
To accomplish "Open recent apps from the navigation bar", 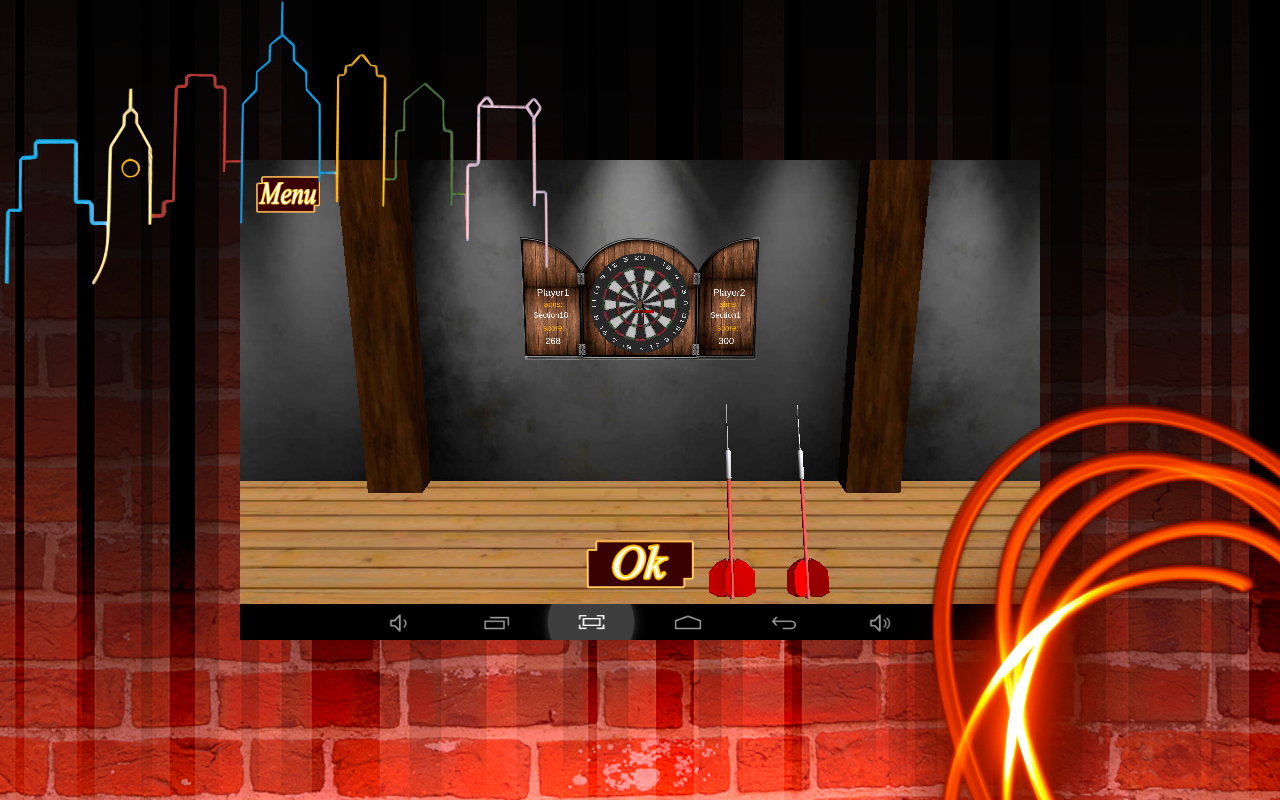I will click(x=495, y=622).
